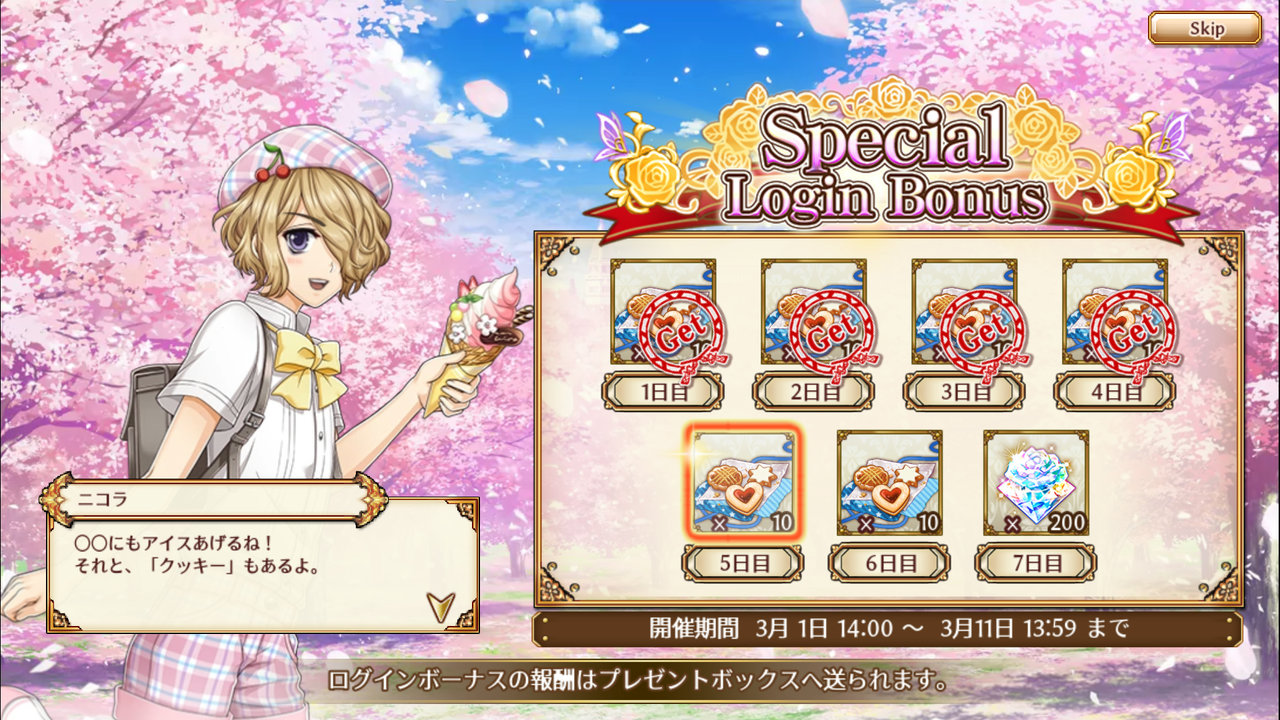The width and height of the screenshot is (1280, 720).
Task: Click the day 4 claimed reward tile
Action: tap(1114, 312)
